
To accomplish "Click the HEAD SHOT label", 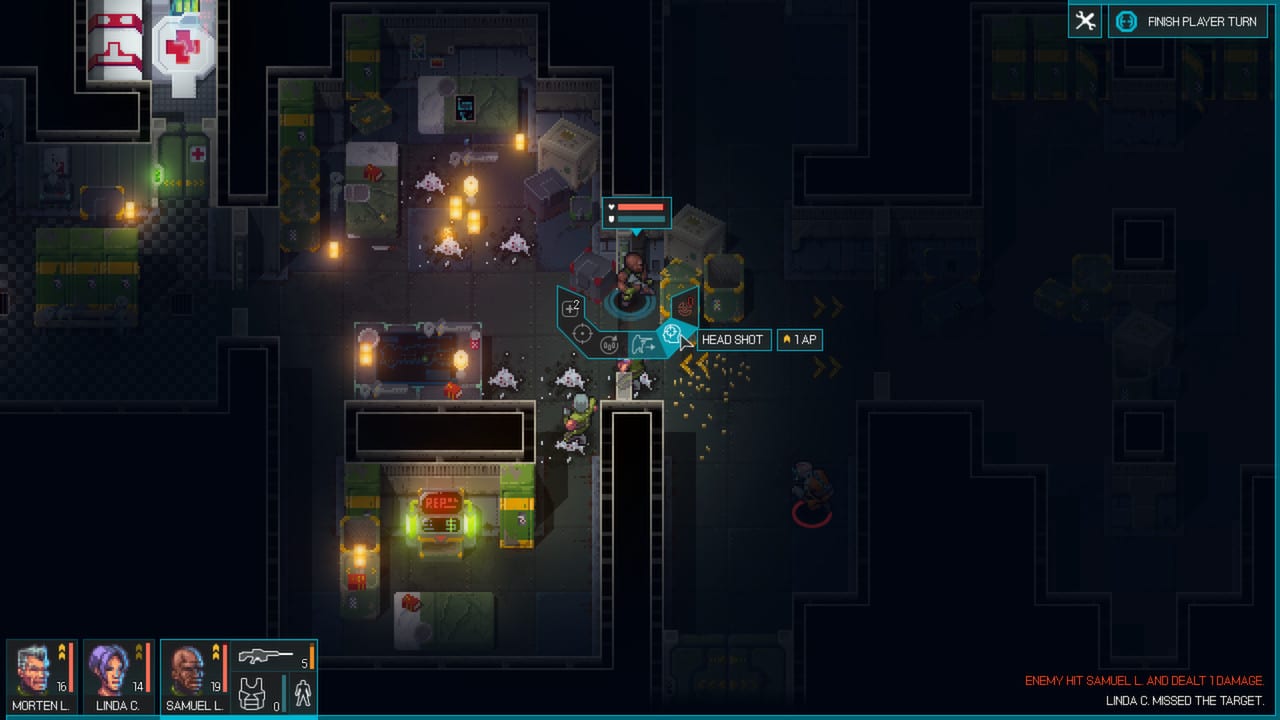I will (733, 340).
